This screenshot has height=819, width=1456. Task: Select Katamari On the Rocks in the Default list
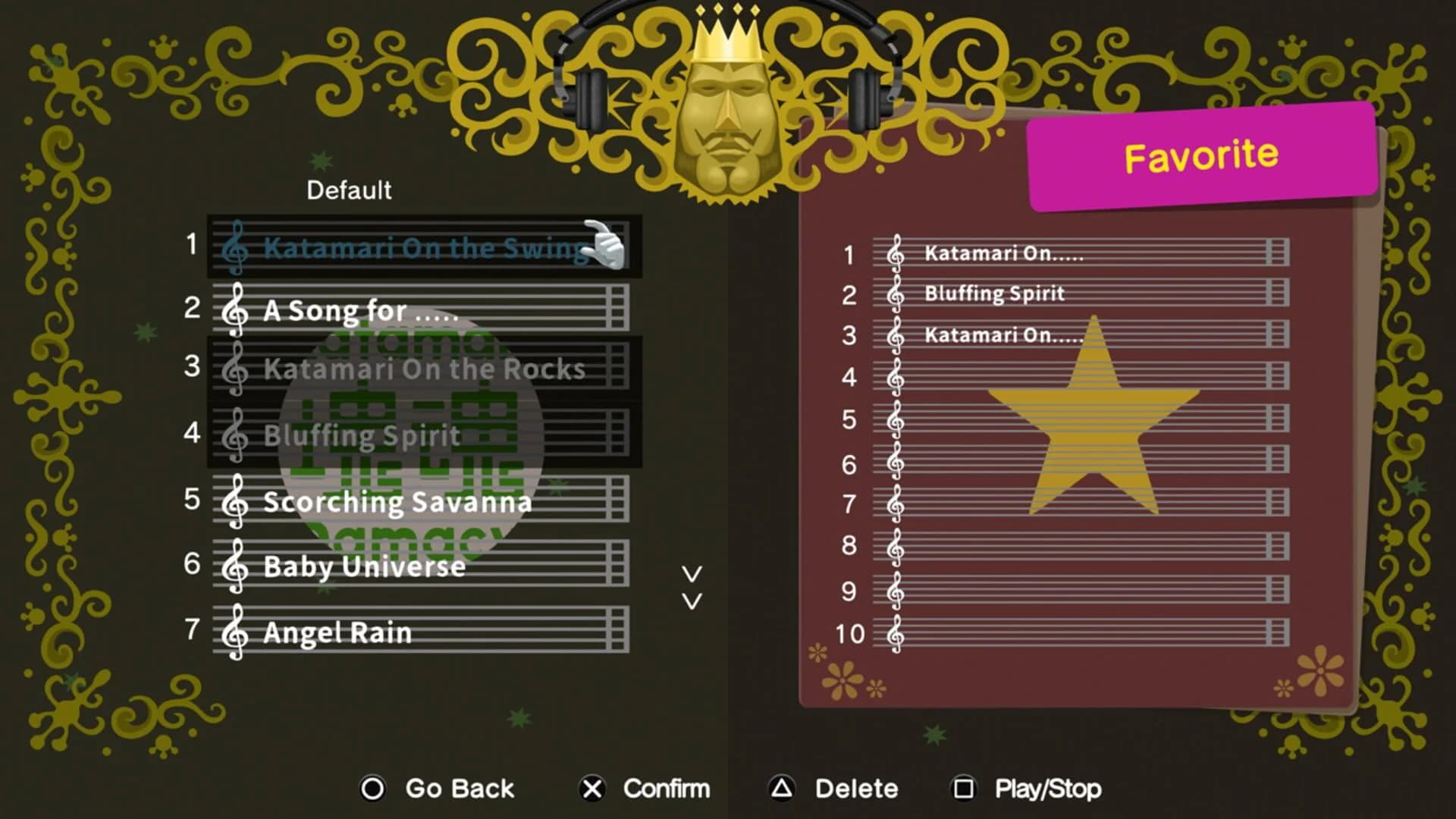tap(425, 369)
